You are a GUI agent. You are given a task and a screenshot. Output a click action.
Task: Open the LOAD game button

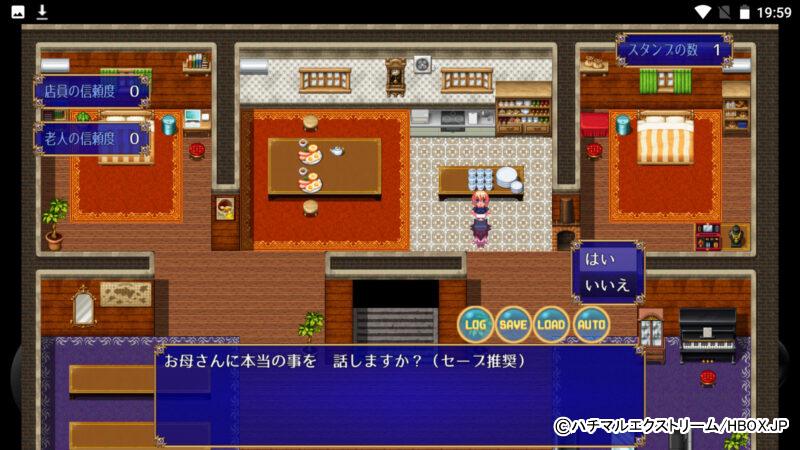click(551, 324)
